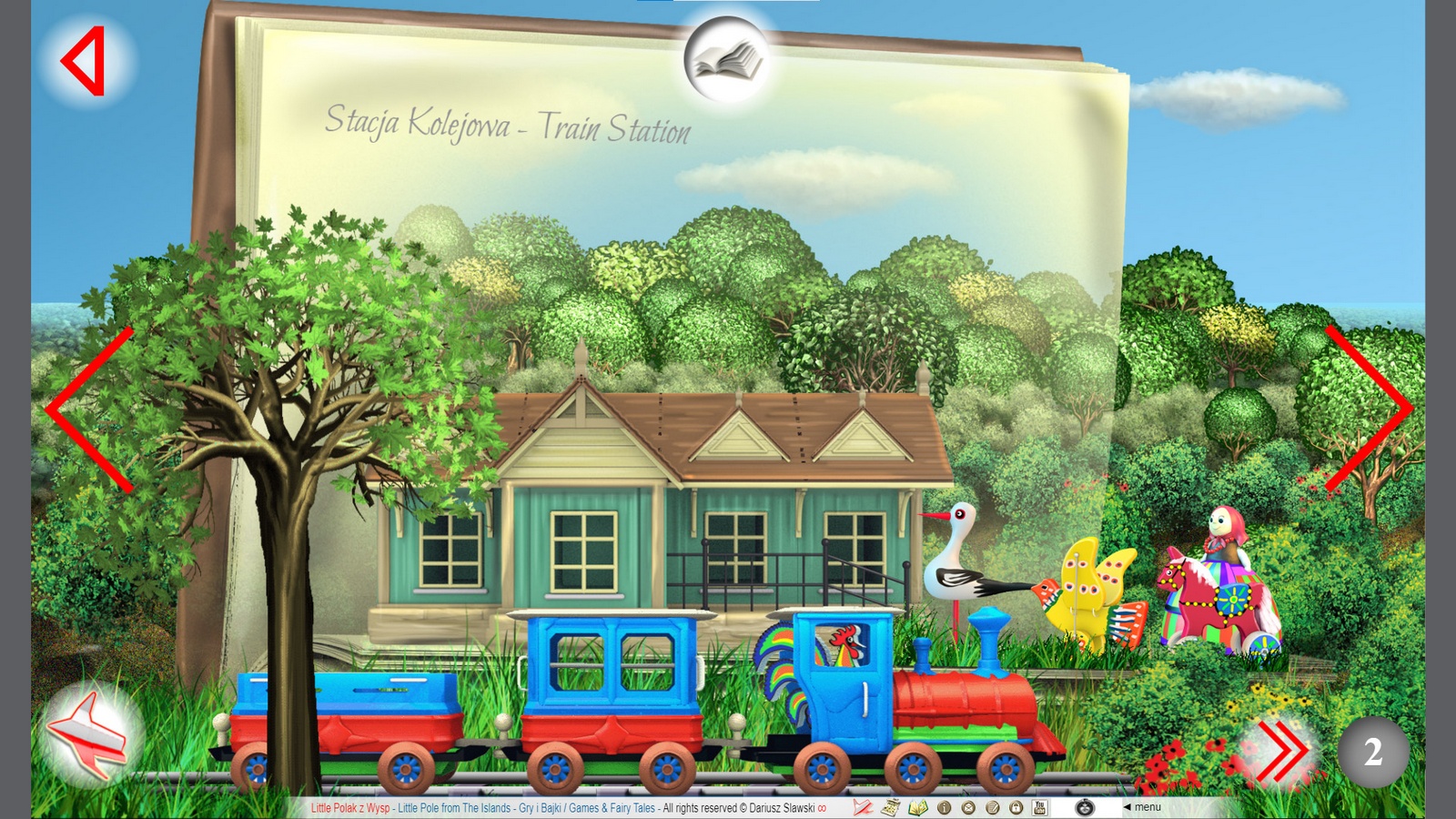Open the notes pad icon near the toolbar left

click(892, 807)
